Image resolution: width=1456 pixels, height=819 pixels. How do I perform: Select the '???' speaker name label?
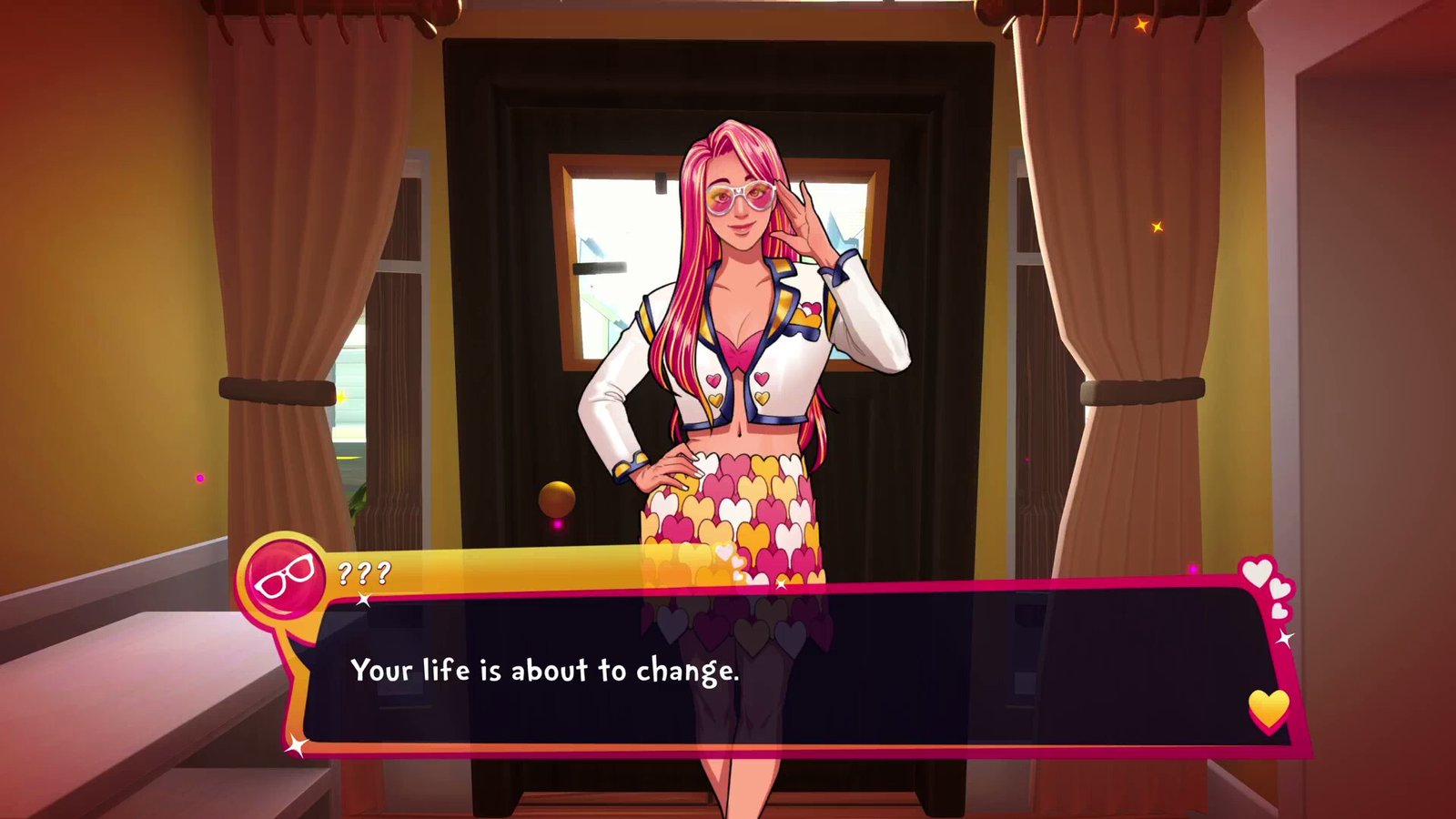pyautogui.click(x=364, y=572)
